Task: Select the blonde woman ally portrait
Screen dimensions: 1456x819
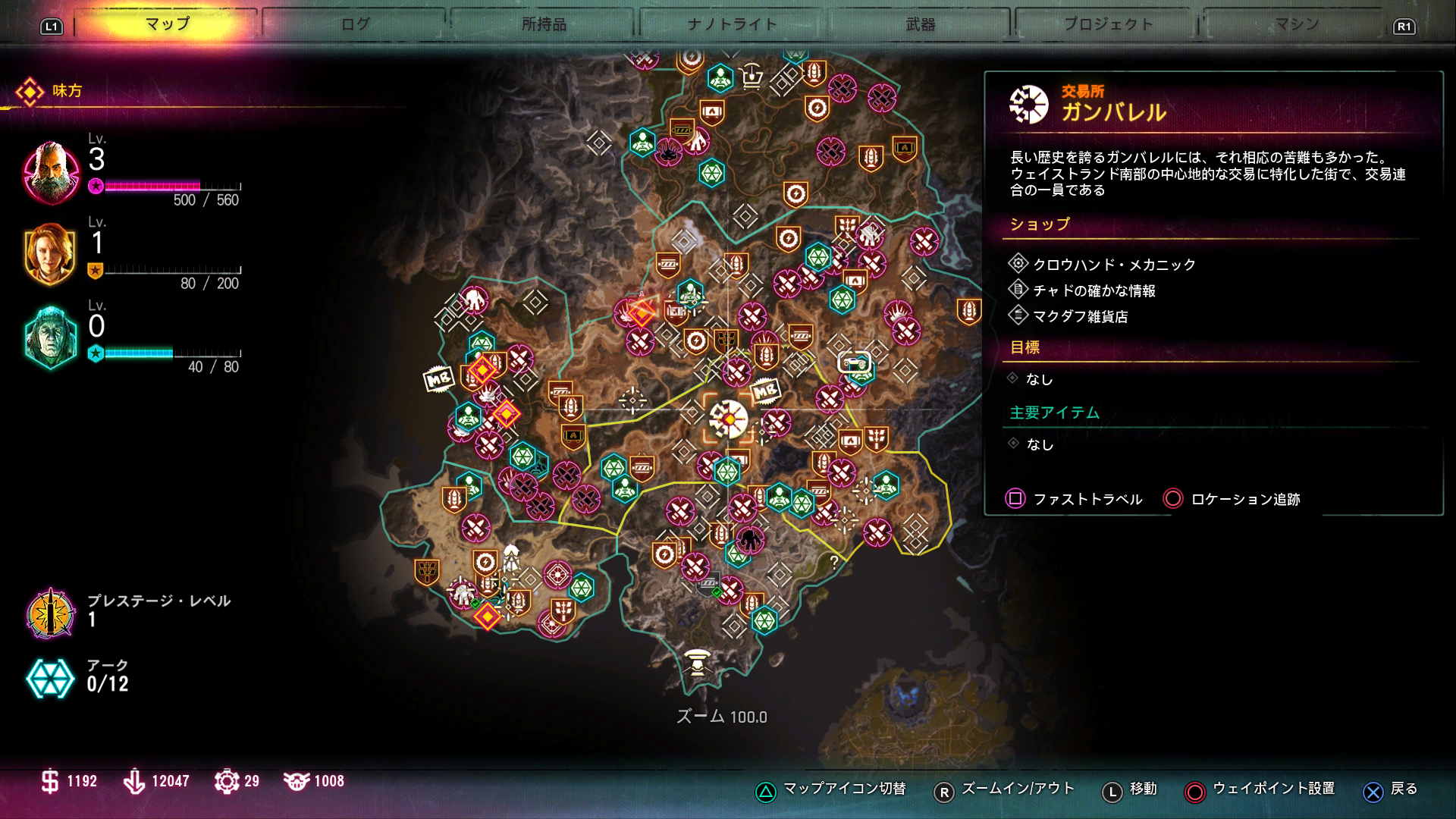Action: coord(50,254)
